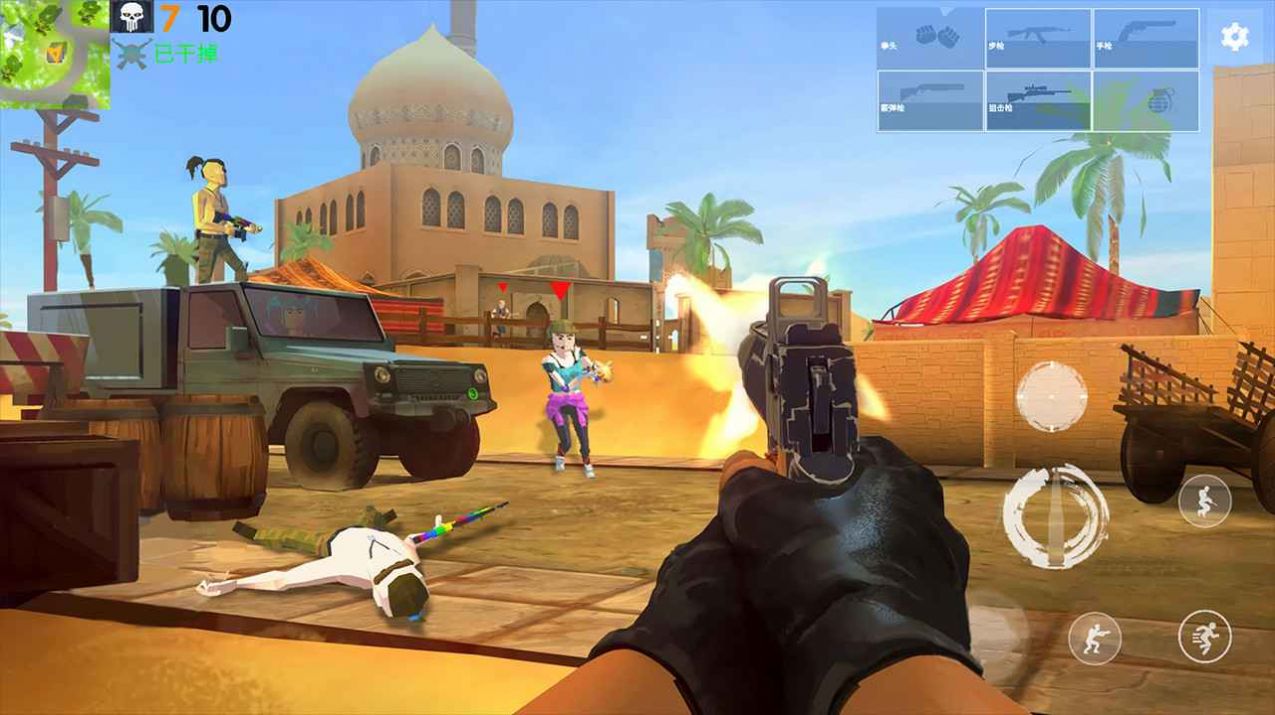Equip the assault rifle weapon slot

[x=1038, y=38]
